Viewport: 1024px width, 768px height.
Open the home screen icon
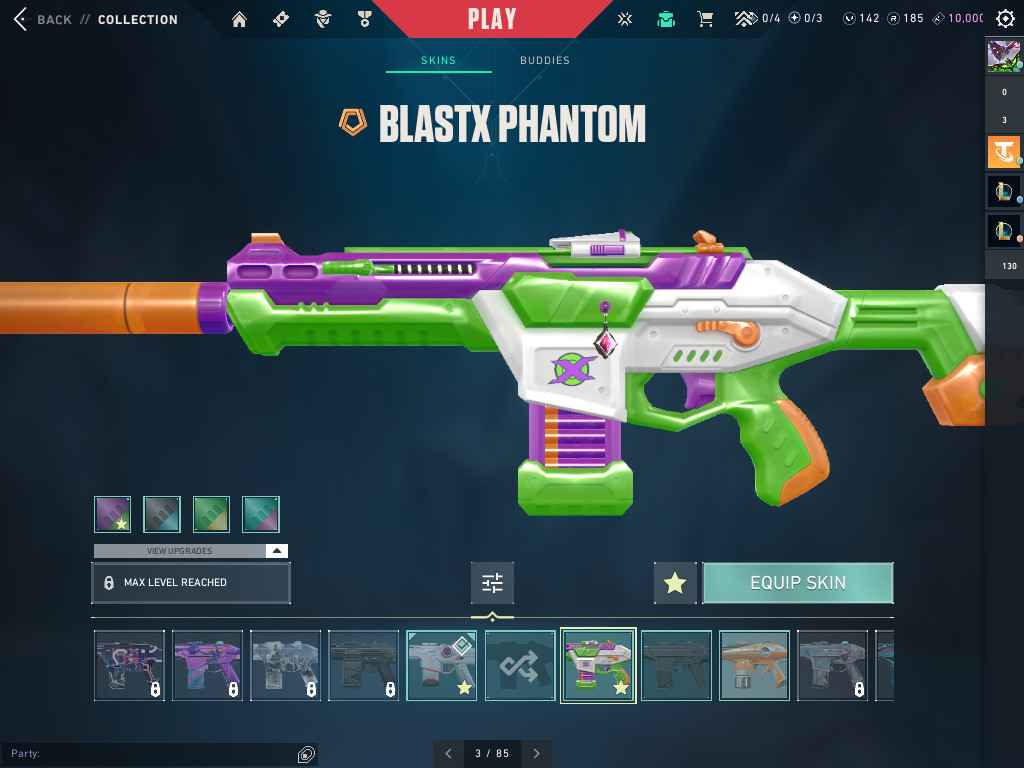(239, 19)
